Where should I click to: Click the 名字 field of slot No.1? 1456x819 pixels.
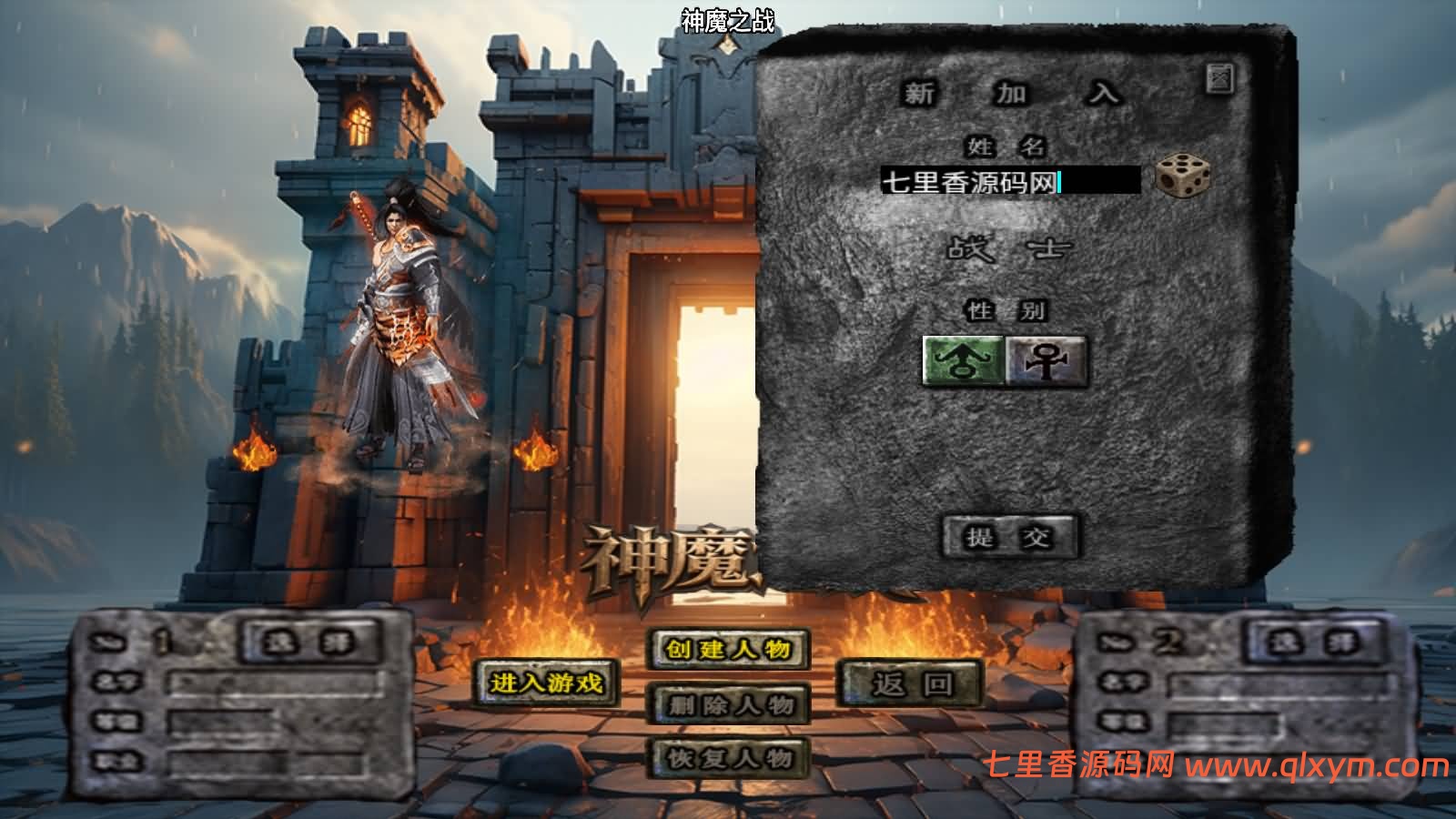tap(273, 681)
